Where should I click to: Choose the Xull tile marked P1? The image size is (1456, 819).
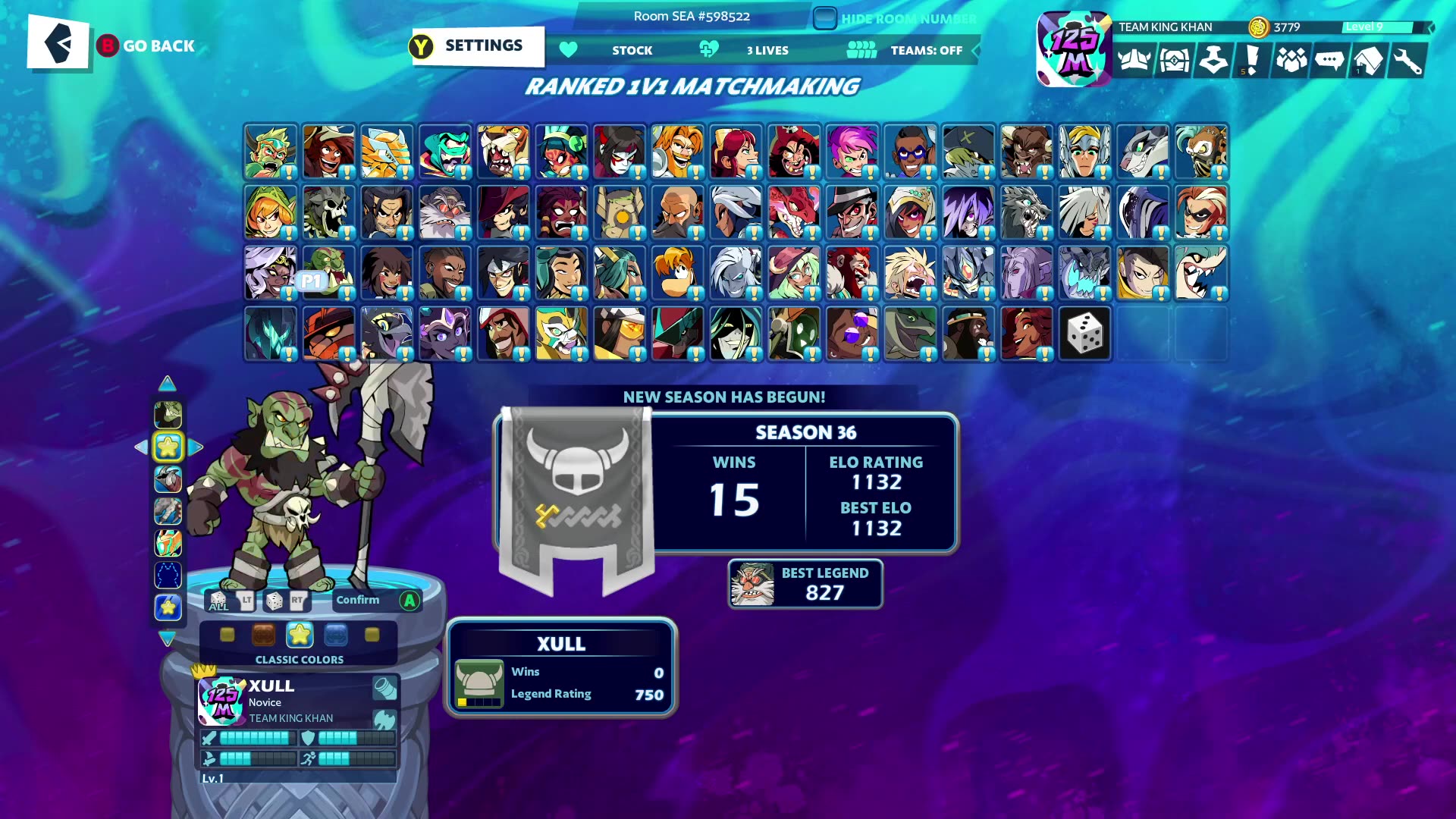[x=328, y=273]
